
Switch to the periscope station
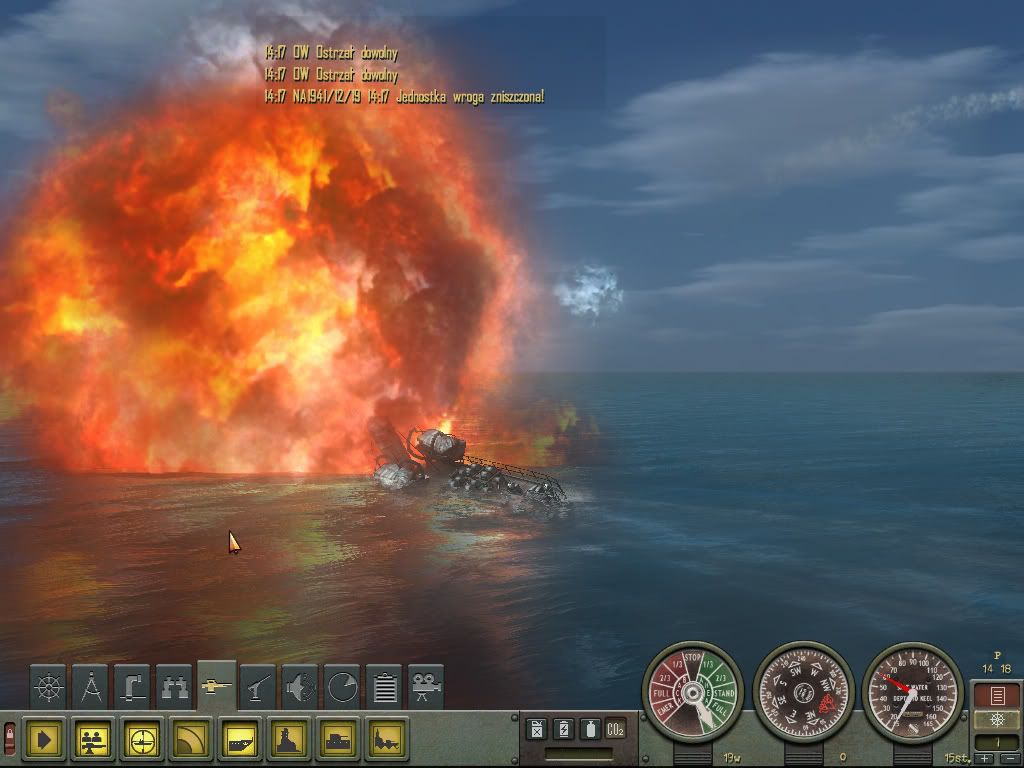[133, 687]
